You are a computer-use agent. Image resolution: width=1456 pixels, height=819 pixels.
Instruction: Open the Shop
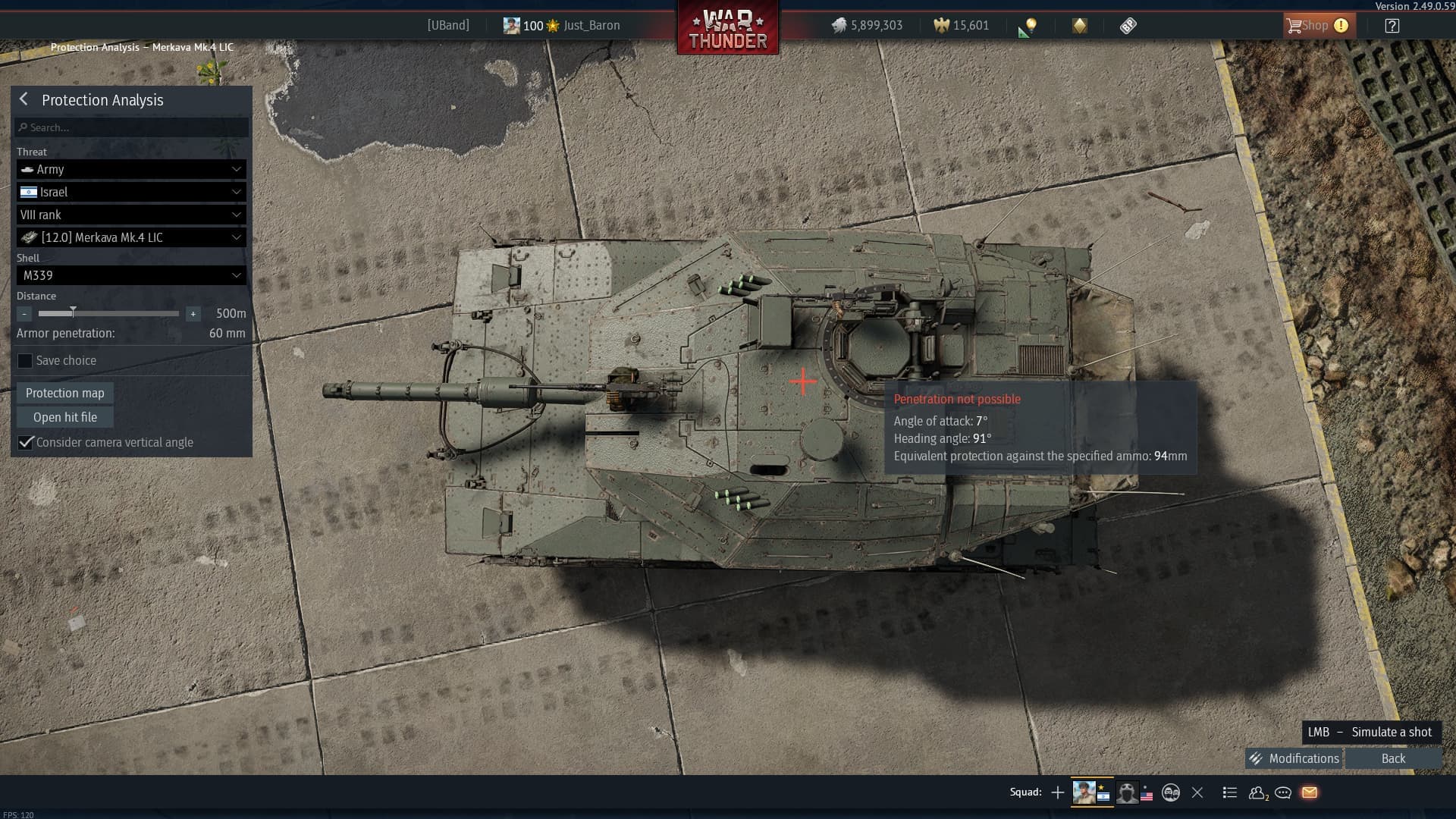(1315, 26)
